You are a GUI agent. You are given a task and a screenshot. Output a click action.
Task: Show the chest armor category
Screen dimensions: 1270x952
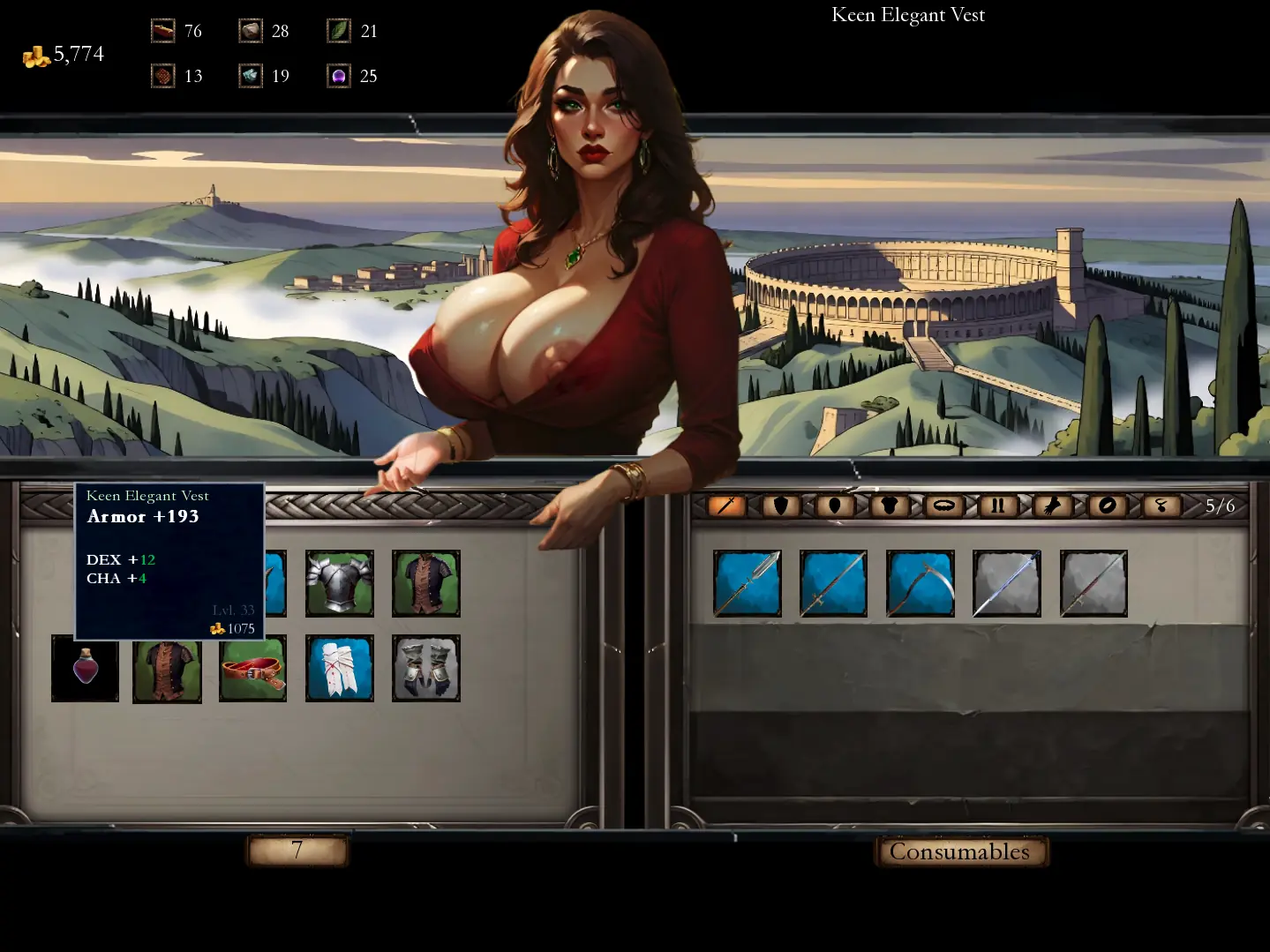click(890, 506)
